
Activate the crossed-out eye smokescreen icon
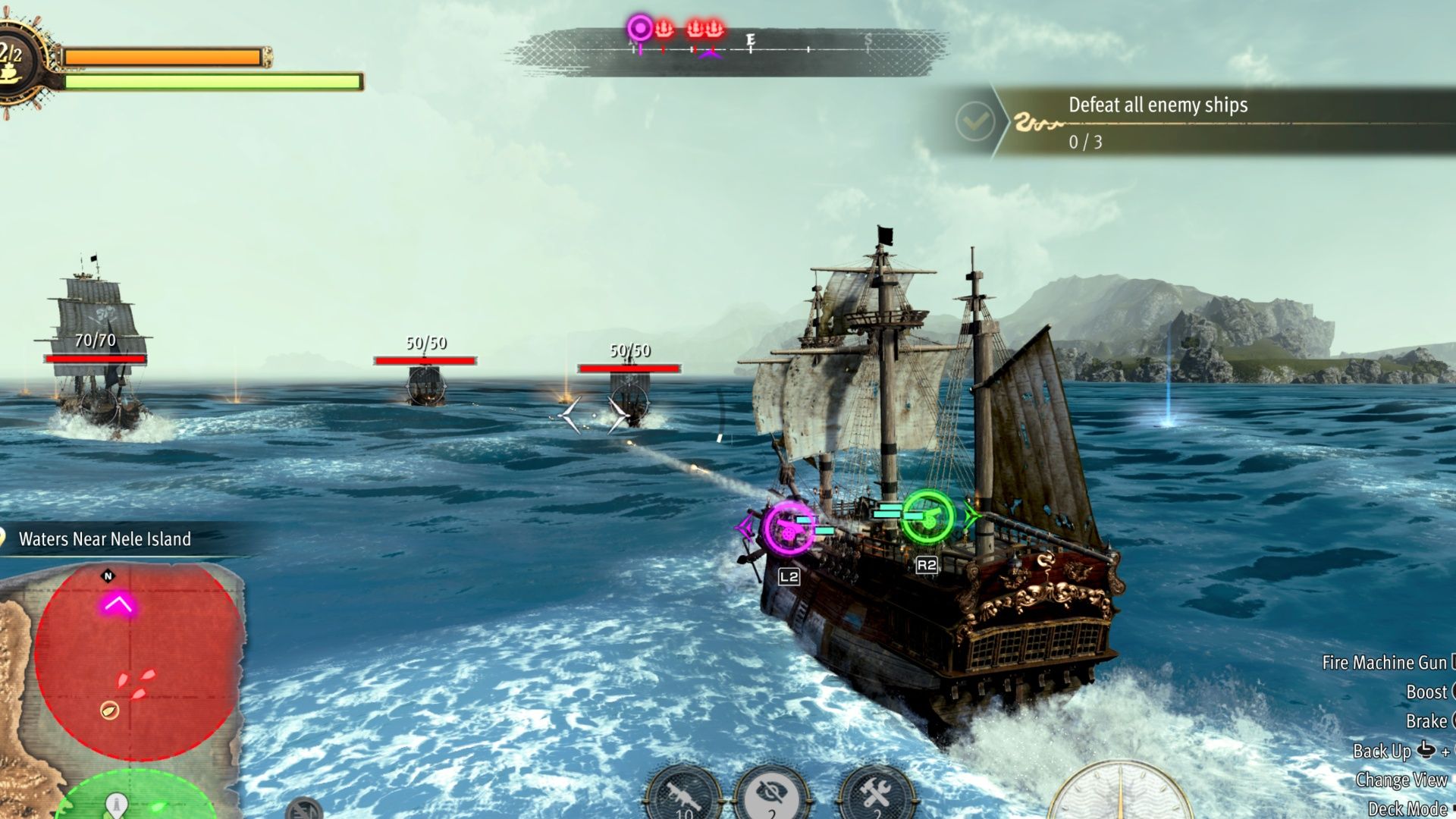(772, 793)
